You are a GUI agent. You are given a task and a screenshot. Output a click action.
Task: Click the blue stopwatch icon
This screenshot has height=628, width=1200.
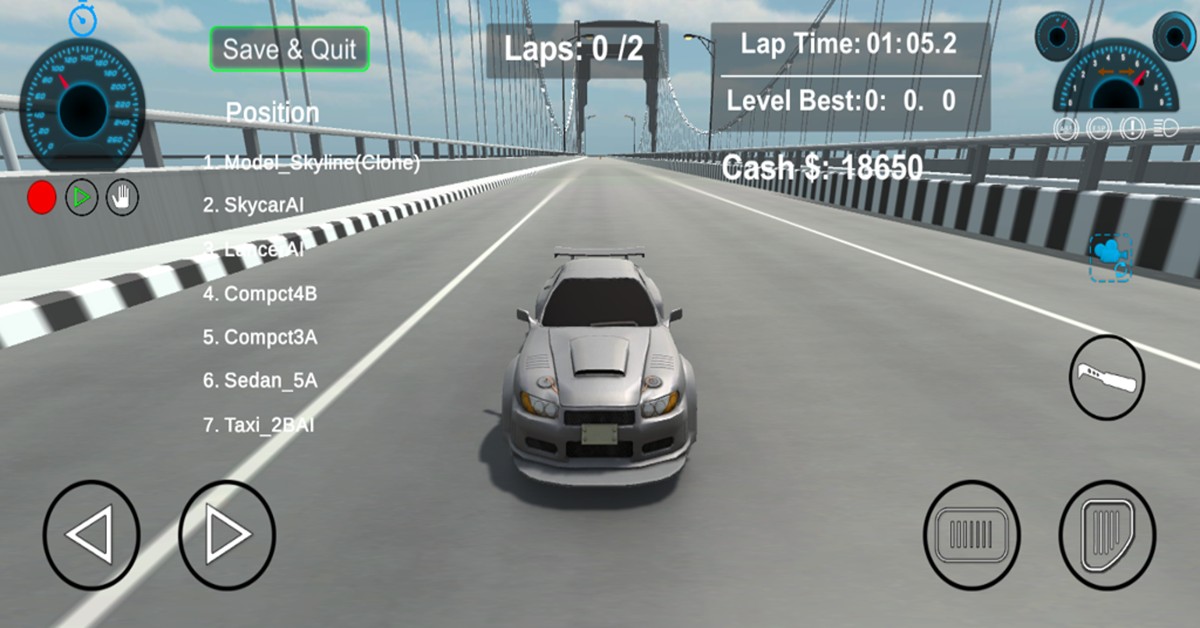(x=82, y=18)
